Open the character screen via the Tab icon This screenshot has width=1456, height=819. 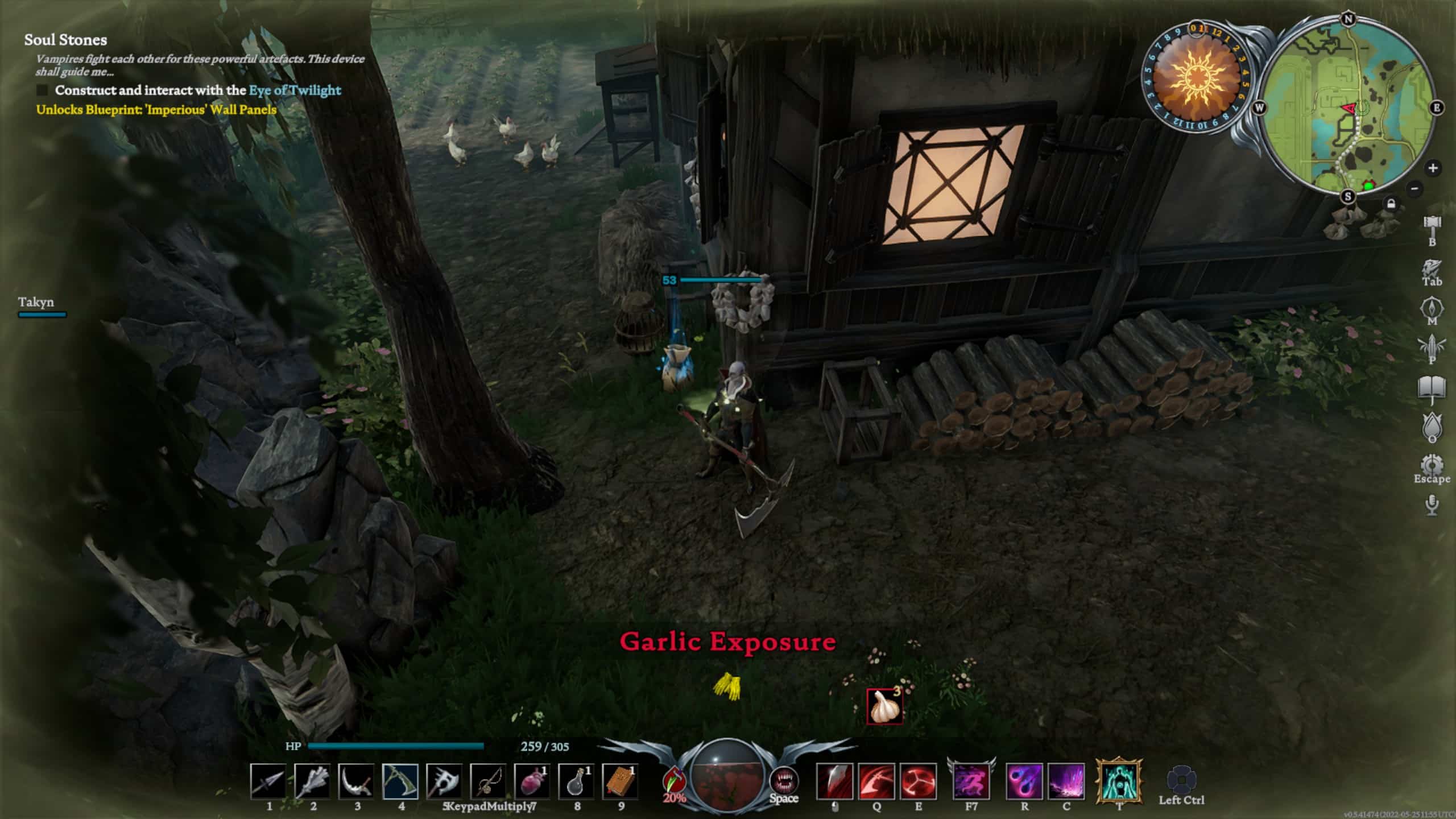click(x=1433, y=268)
